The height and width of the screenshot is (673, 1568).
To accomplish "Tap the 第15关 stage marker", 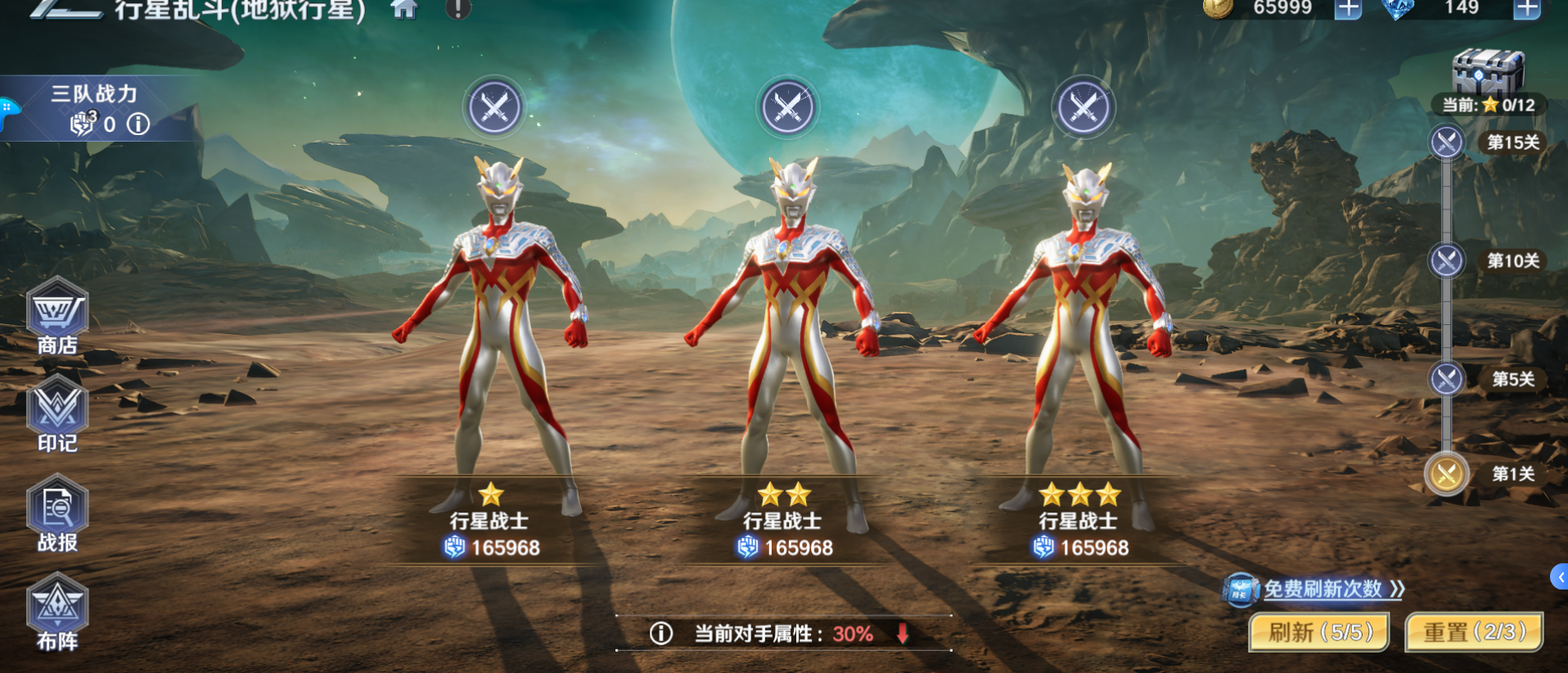I will [x=1445, y=142].
